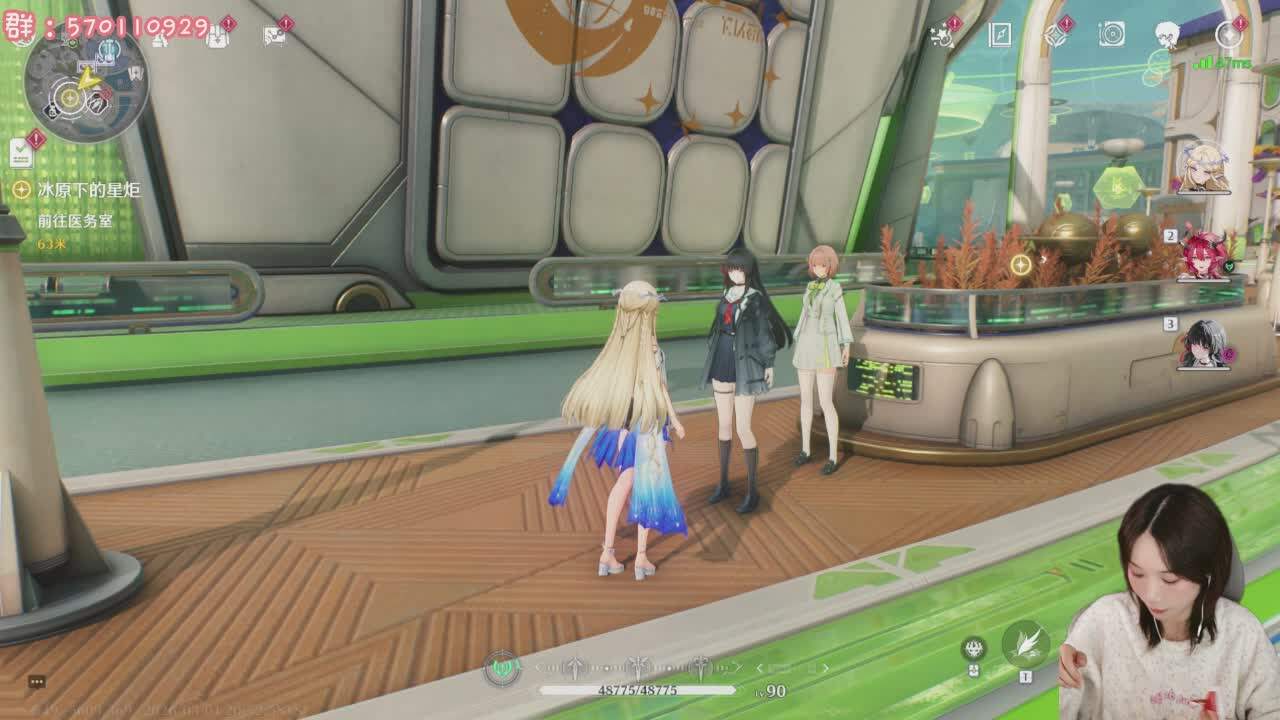
Task: Open the compass guidebook icon
Action: pyautogui.click(x=1000, y=35)
